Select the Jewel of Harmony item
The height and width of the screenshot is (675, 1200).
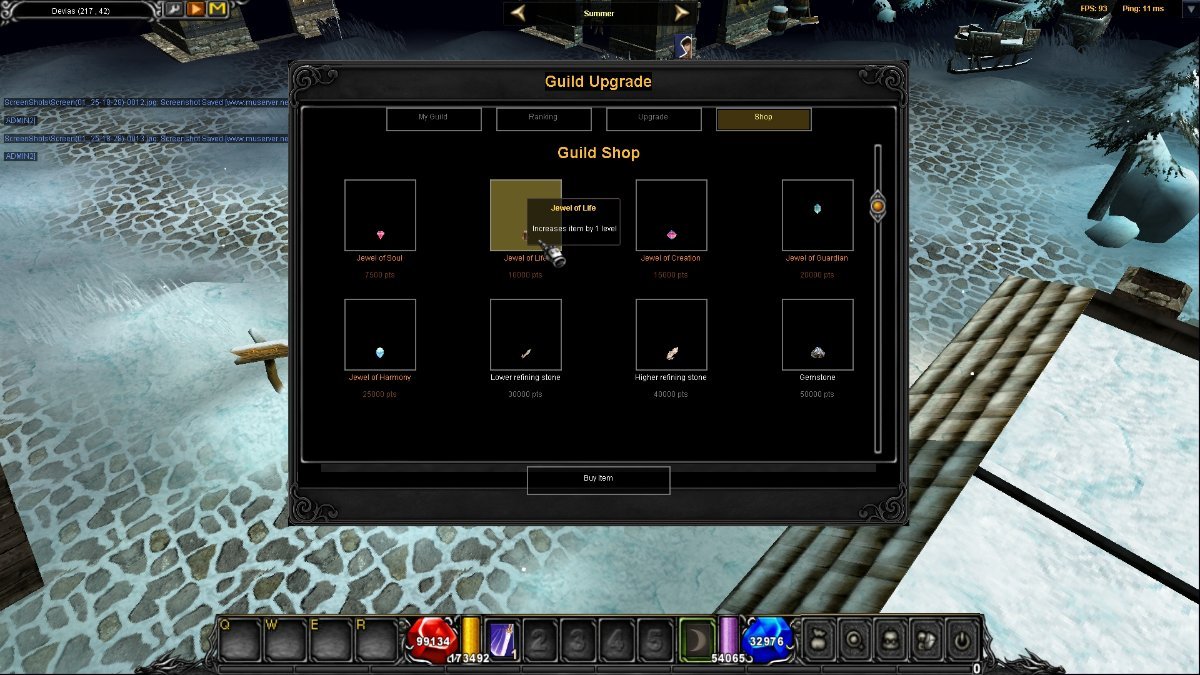click(380, 335)
